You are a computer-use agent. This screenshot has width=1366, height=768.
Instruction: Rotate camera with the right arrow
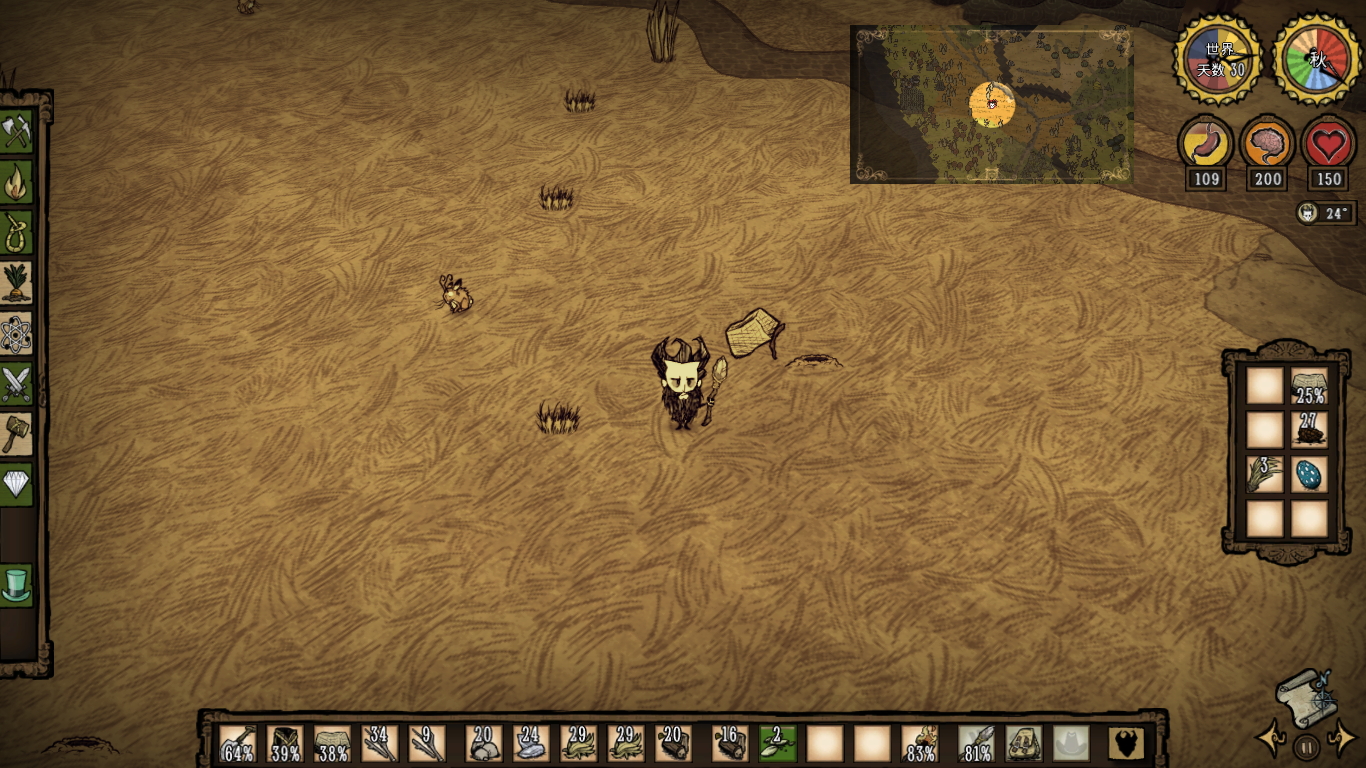coord(1340,740)
